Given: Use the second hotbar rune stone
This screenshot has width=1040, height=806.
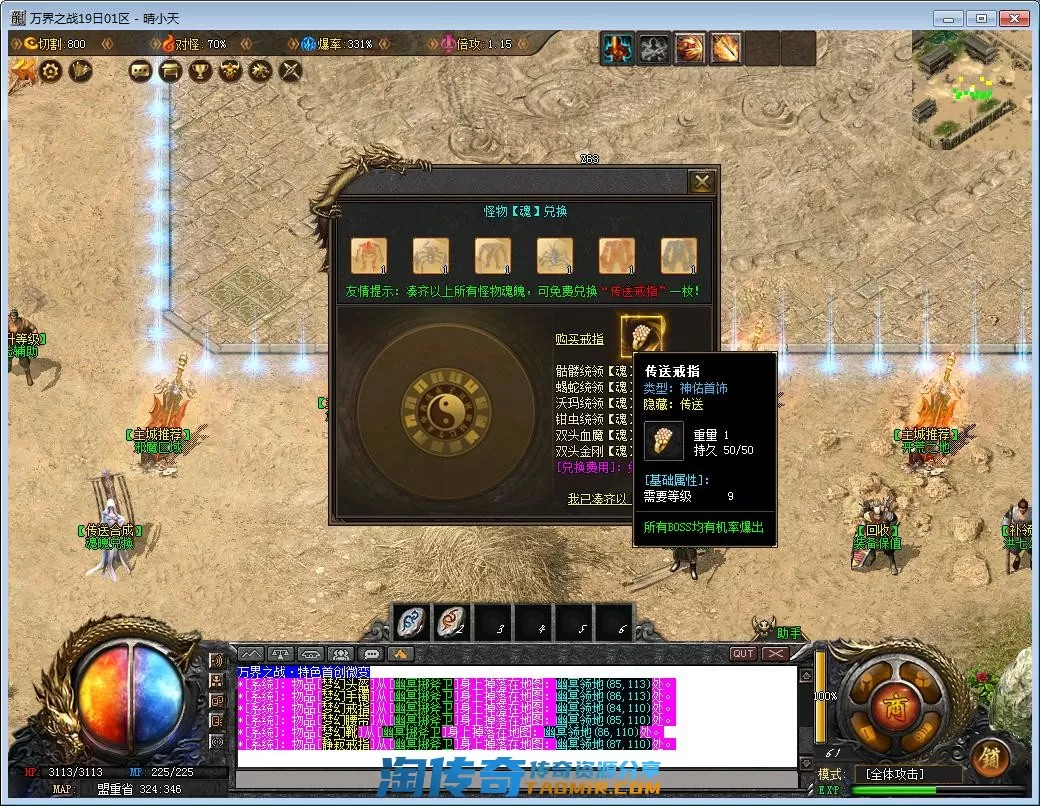Looking at the screenshot, I should (452, 622).
